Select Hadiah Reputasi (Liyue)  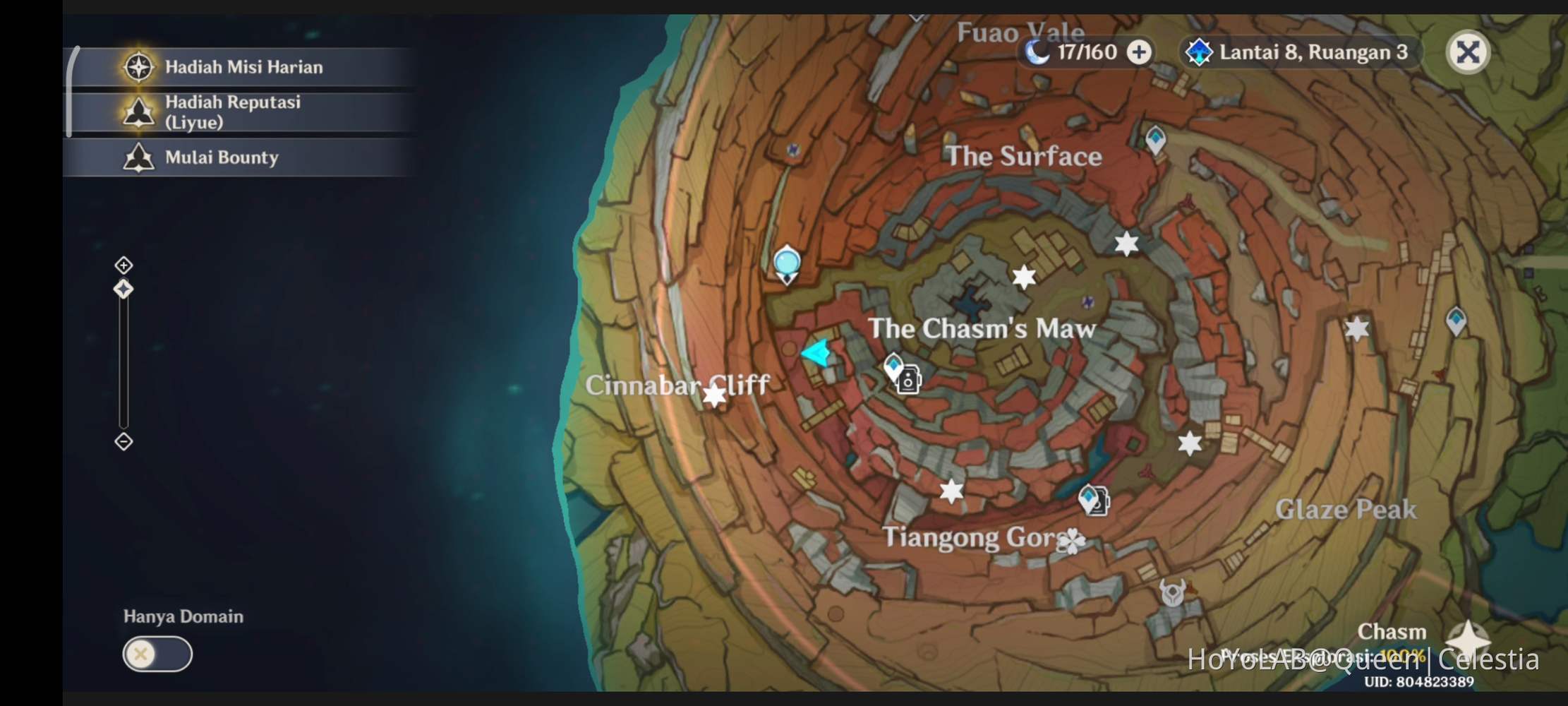coord(233,111)
